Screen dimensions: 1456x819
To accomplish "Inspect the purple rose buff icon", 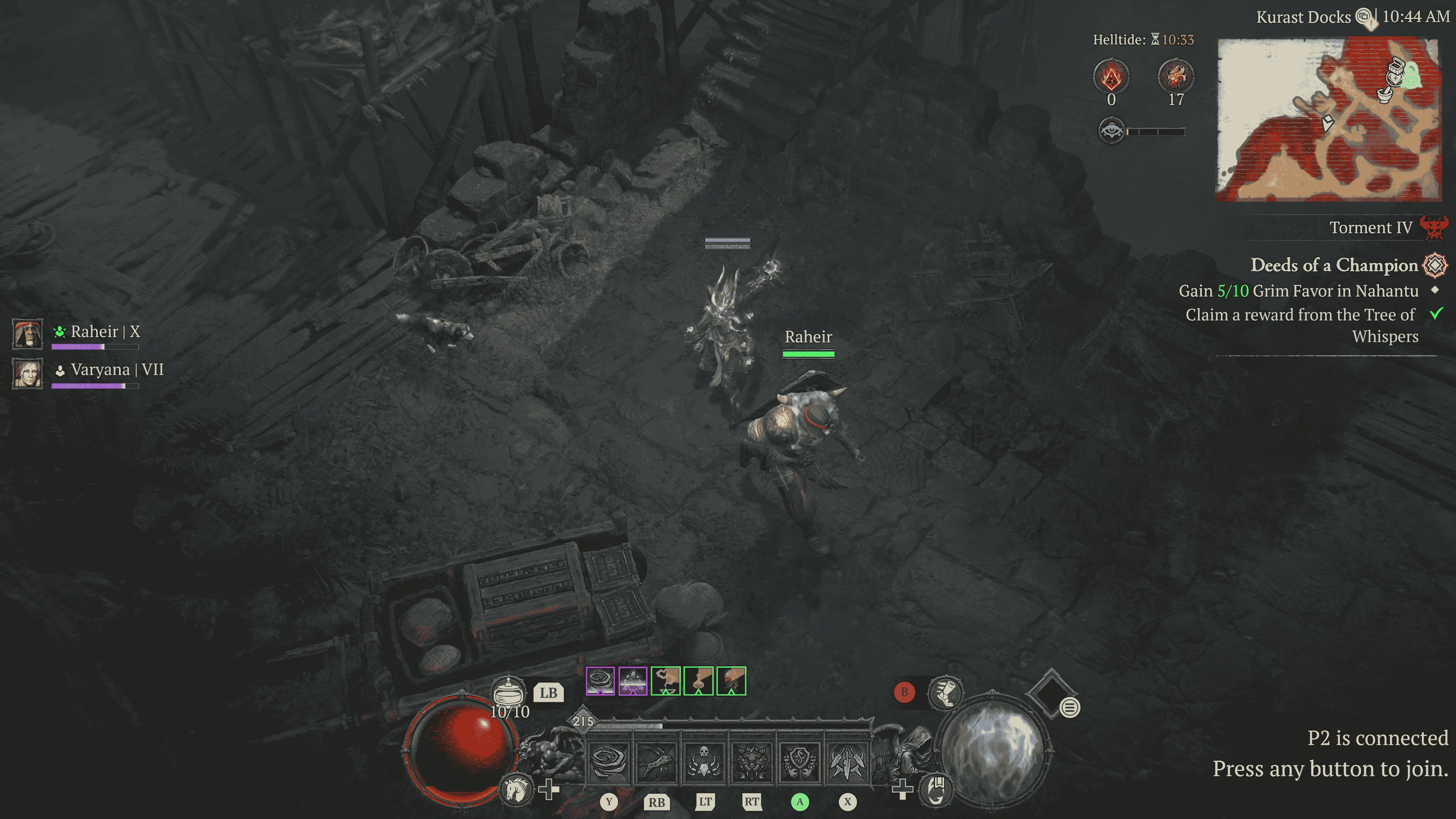I will (600, 681).
